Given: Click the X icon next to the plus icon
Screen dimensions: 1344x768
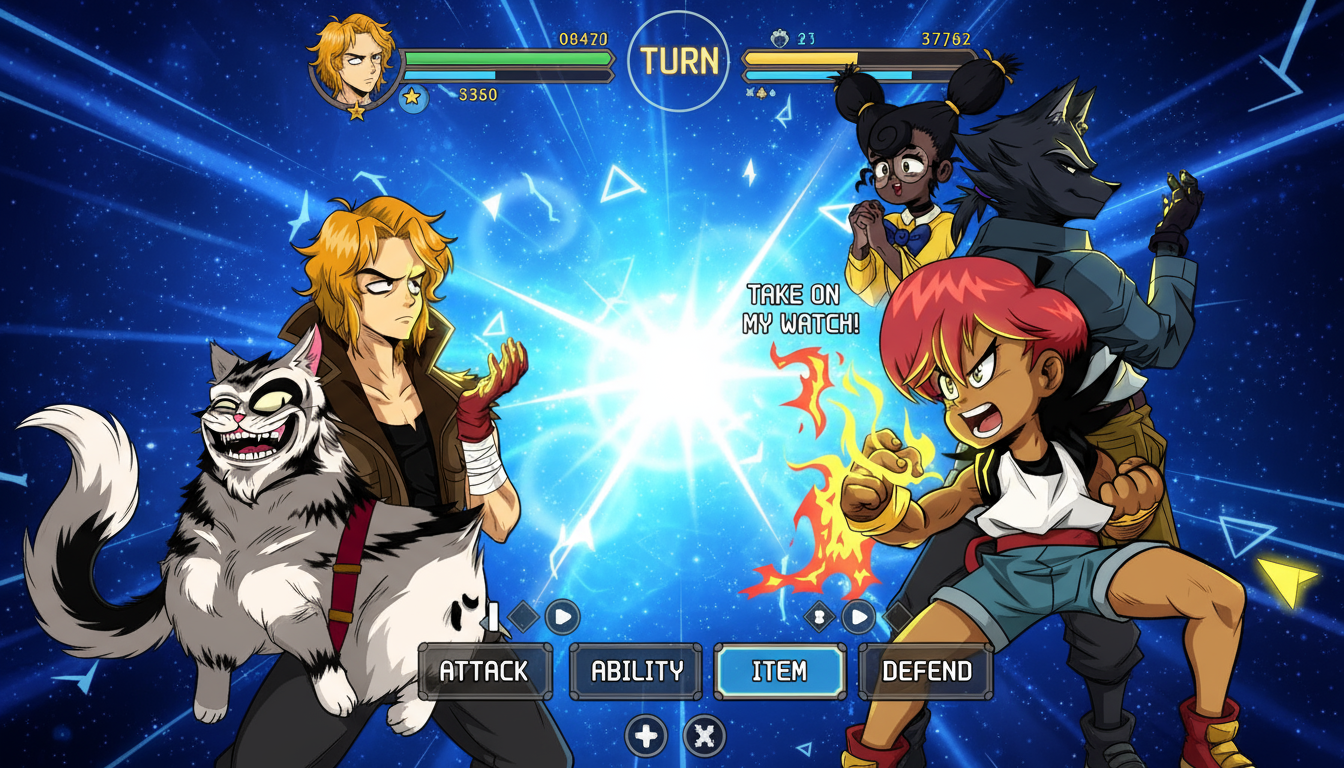Looking at the screenshot, I should [x=703, y=733].
